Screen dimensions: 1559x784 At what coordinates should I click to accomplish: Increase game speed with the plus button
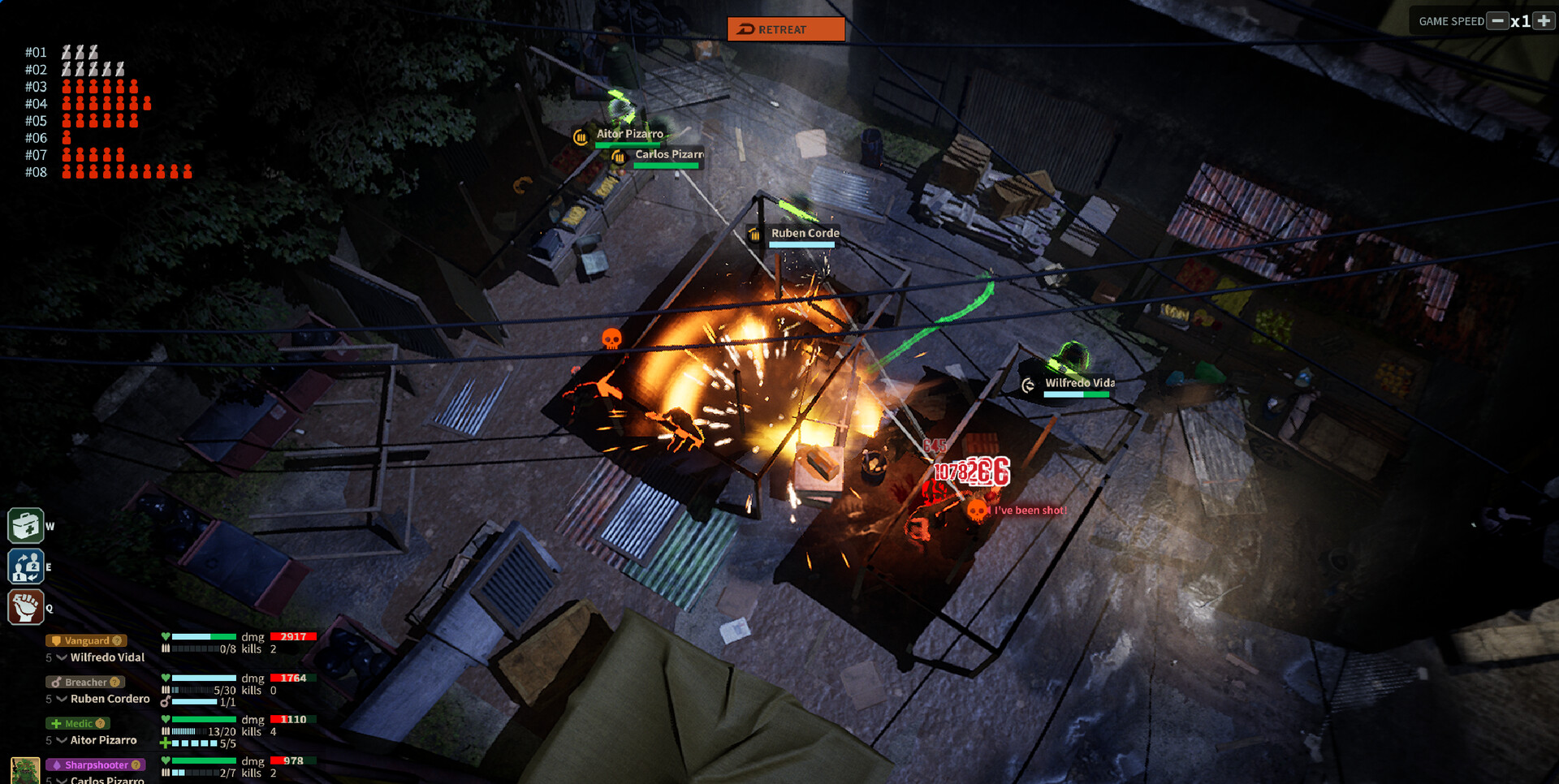click(1544, 20)
